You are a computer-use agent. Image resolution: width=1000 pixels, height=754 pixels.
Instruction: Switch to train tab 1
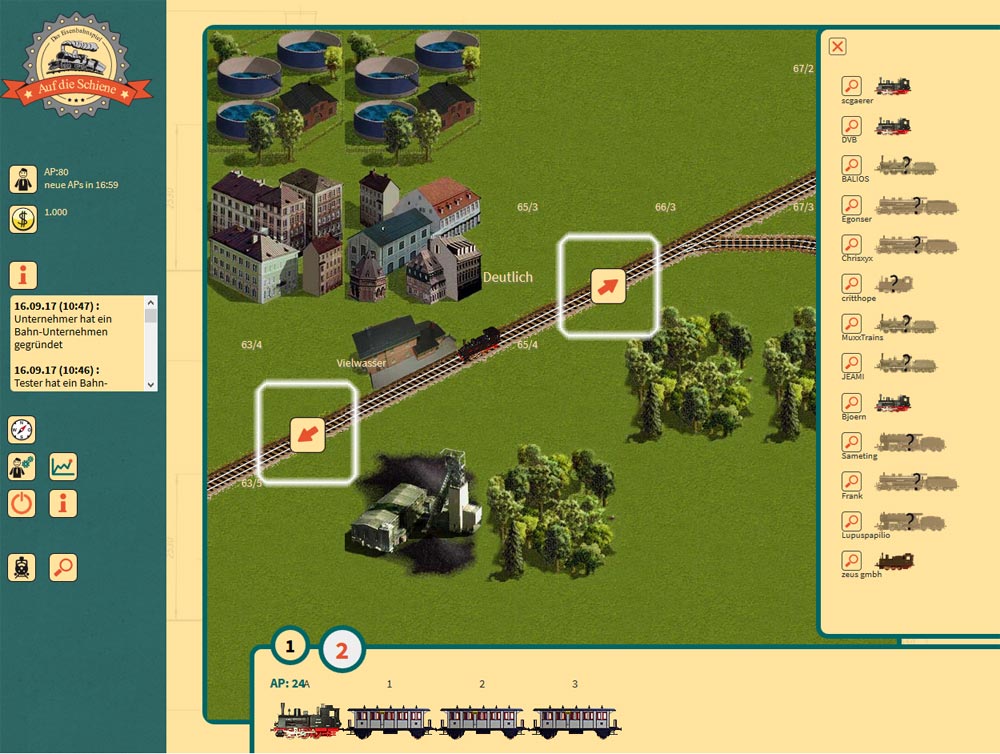click(x=290, y=647)
